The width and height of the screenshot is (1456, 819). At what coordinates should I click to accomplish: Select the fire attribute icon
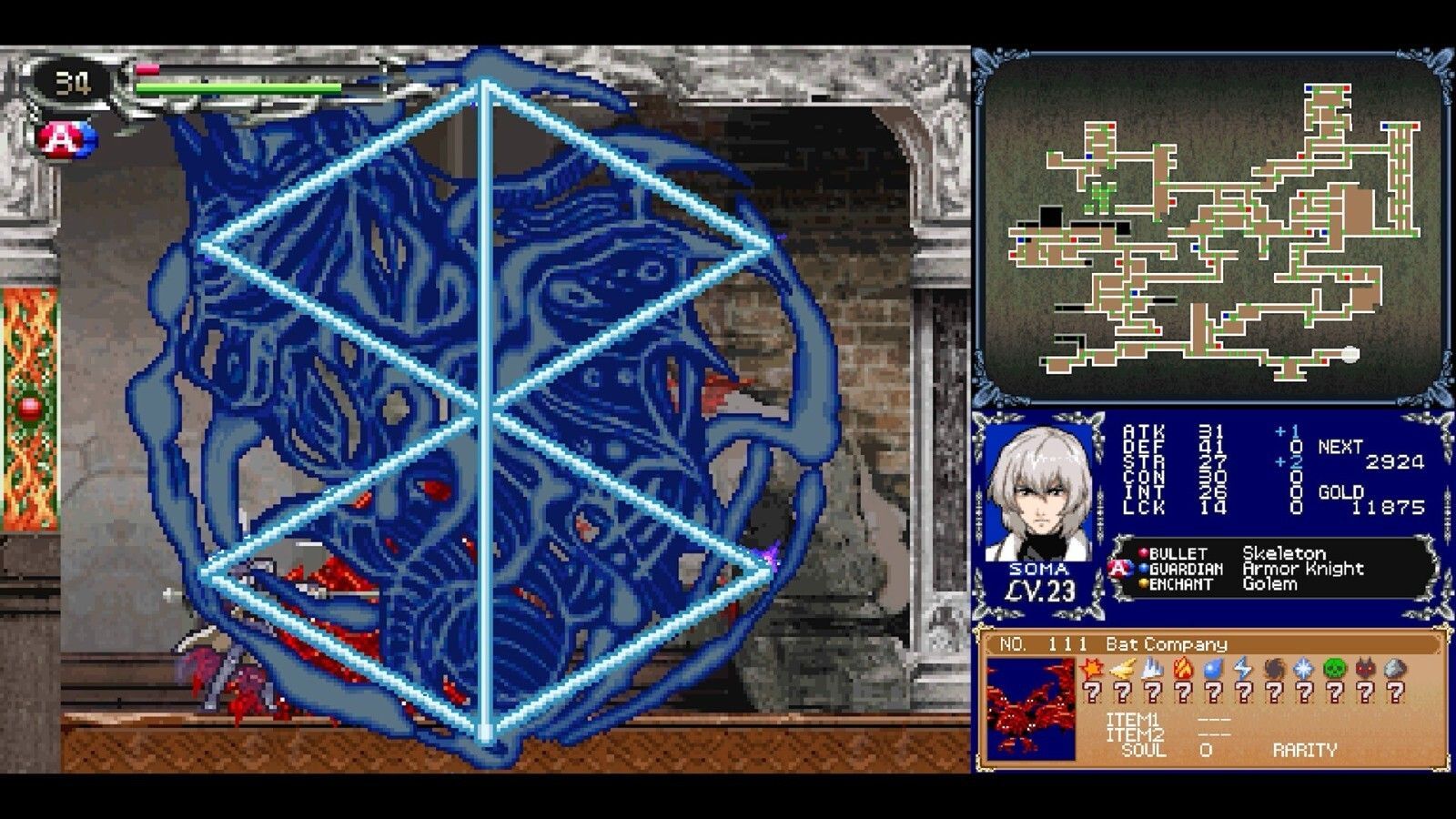(x=1184, y=669)
